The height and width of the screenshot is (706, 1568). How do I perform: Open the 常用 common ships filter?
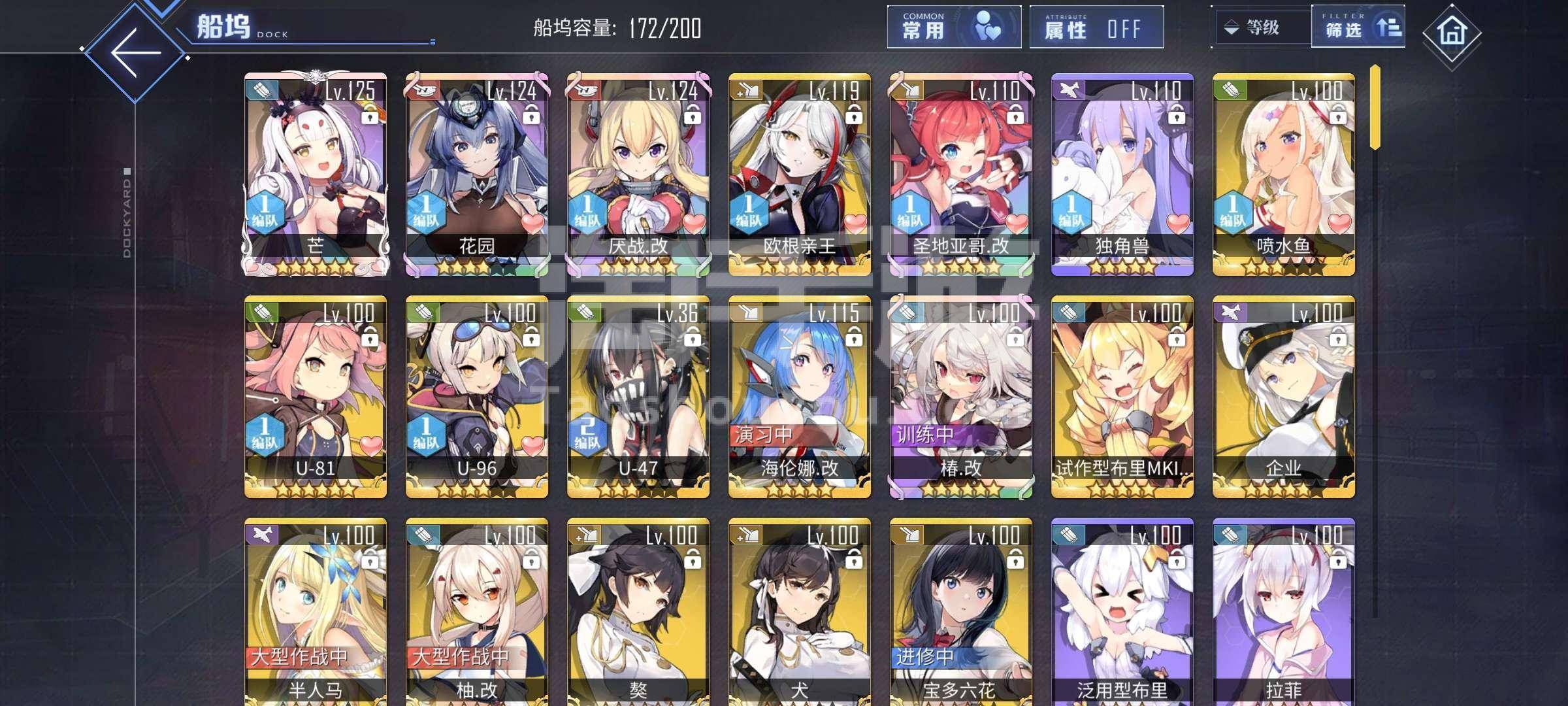click(x=953, y=27)
